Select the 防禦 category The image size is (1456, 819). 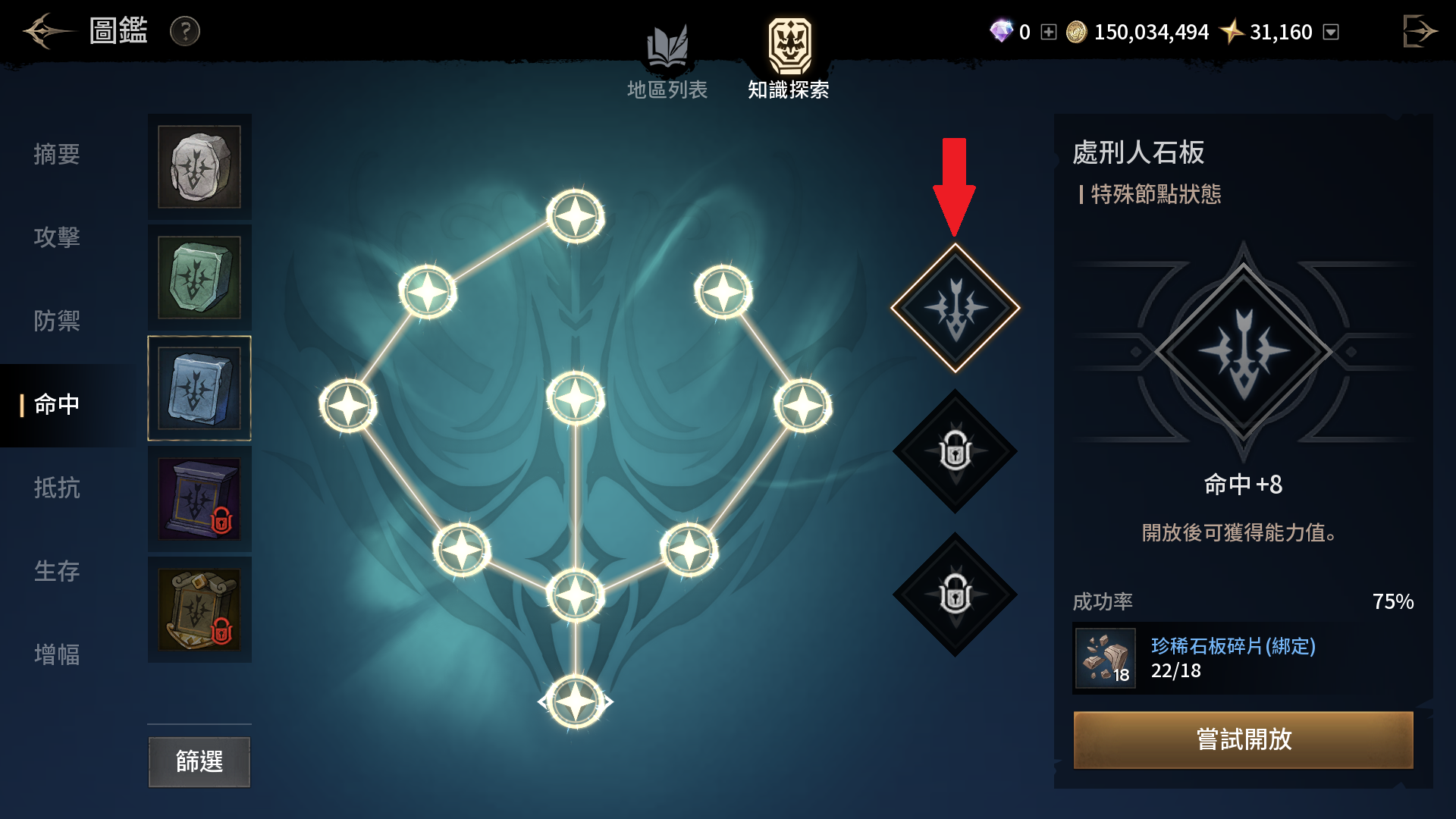[x=57, y=321]
